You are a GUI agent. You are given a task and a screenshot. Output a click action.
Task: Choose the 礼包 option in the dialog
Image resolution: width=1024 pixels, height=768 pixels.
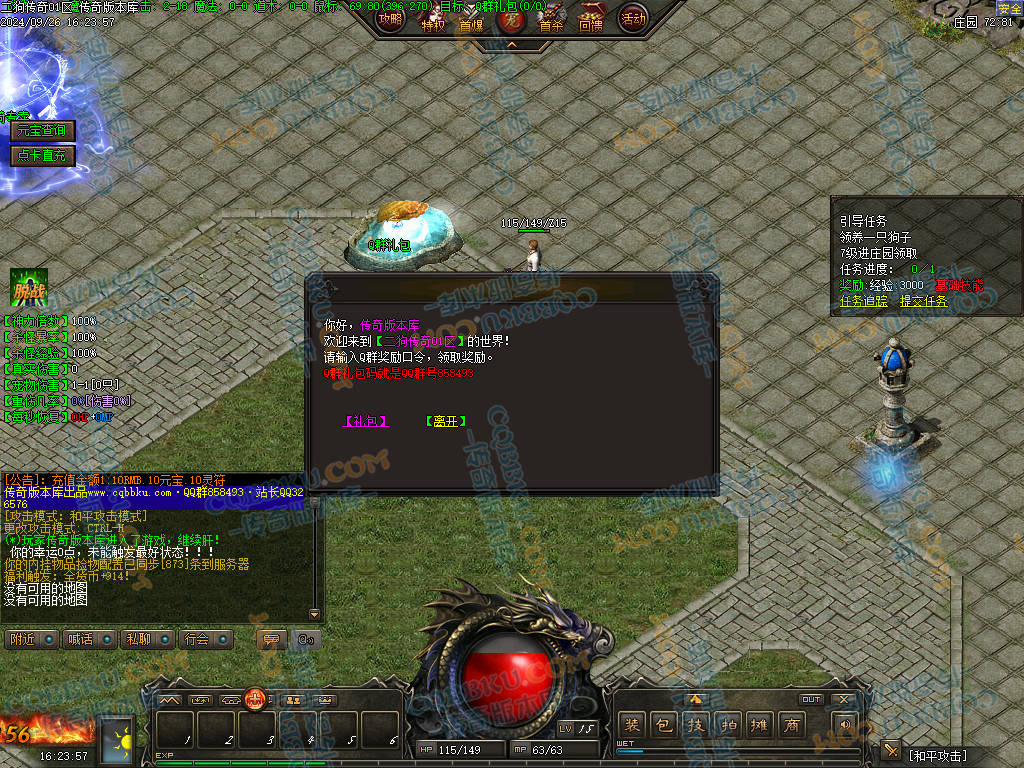coord(365,422)
